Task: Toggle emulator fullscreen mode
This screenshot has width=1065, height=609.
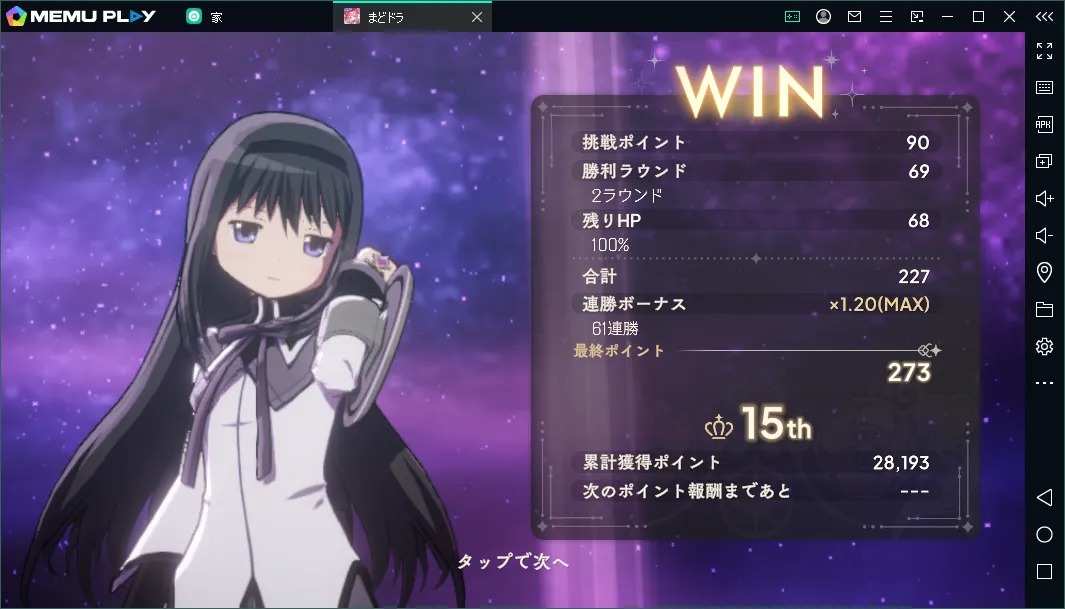Action: [1044, 51]
